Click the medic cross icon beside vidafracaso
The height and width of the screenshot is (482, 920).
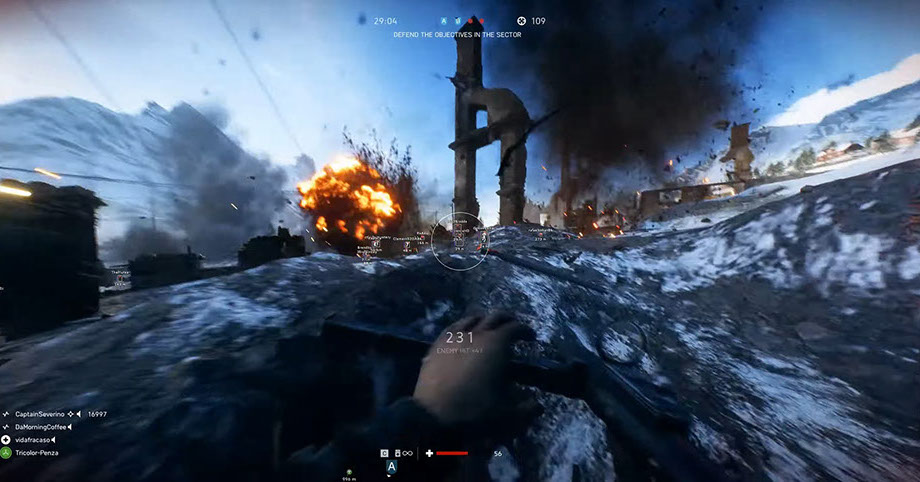(5, 440)
